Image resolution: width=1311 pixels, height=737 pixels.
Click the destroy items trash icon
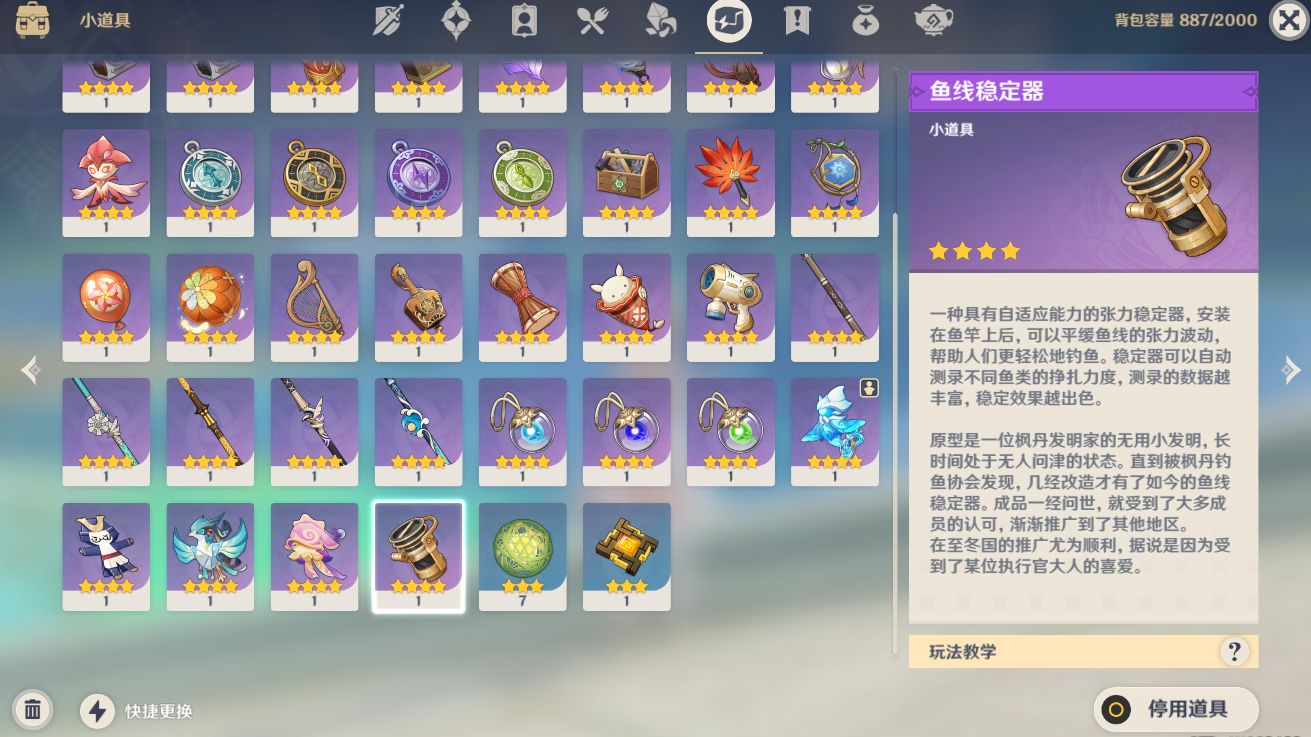click(33, 709)
